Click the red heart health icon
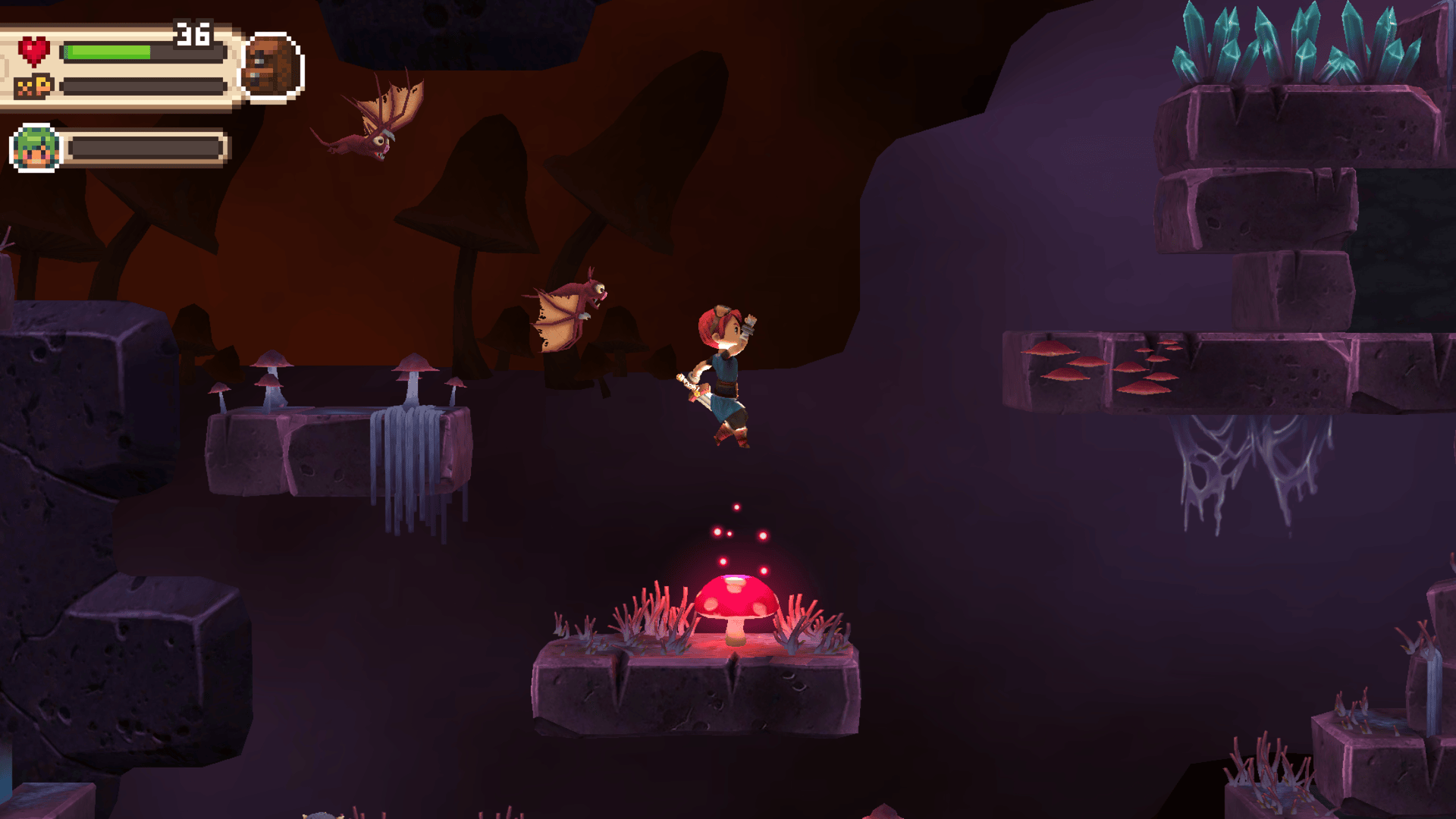Viewport: 1456px width, 819px height. click(35, 52)
